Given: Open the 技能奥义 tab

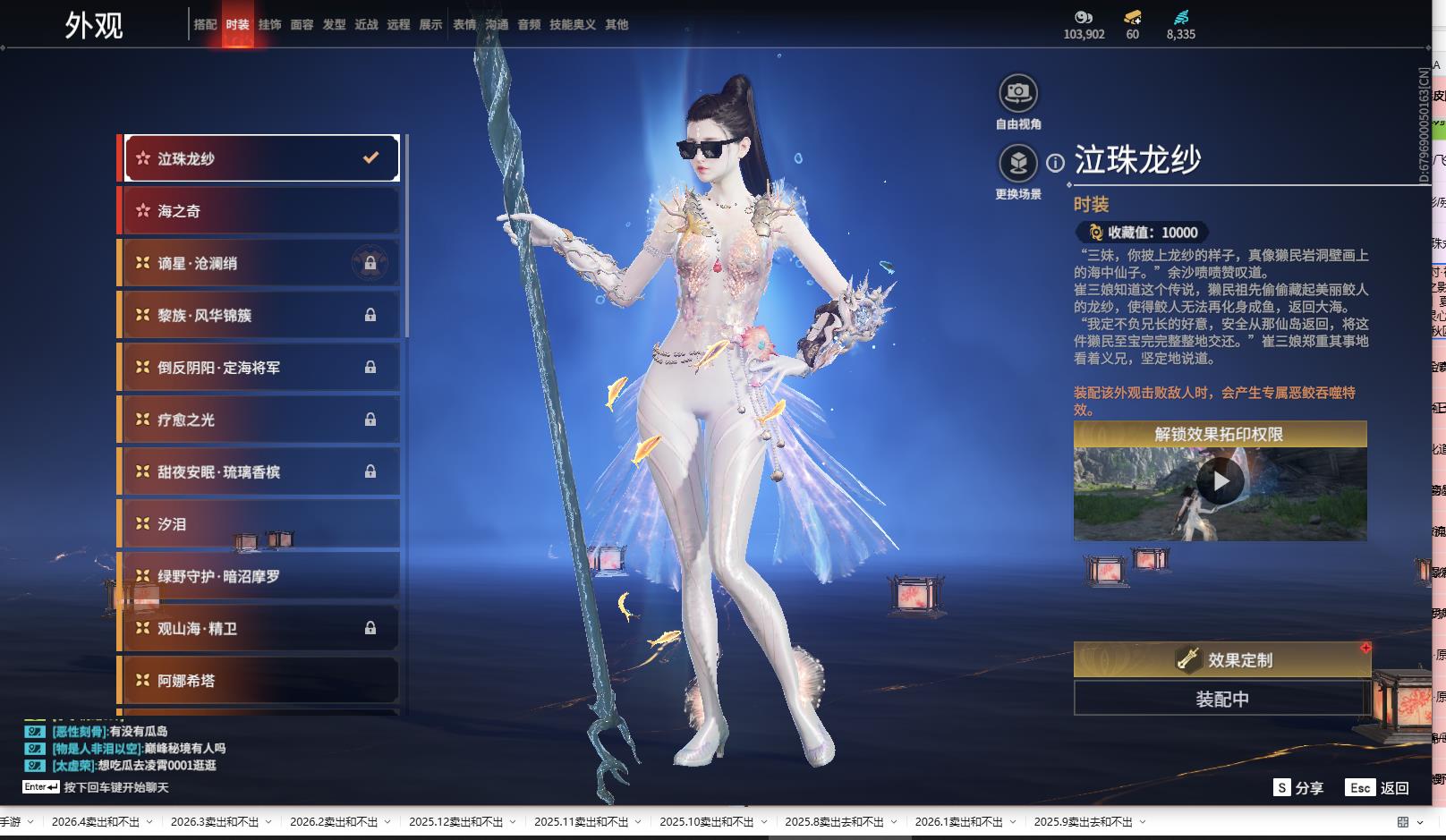Looking at the screenshot, I should click(x=573, y=25).
